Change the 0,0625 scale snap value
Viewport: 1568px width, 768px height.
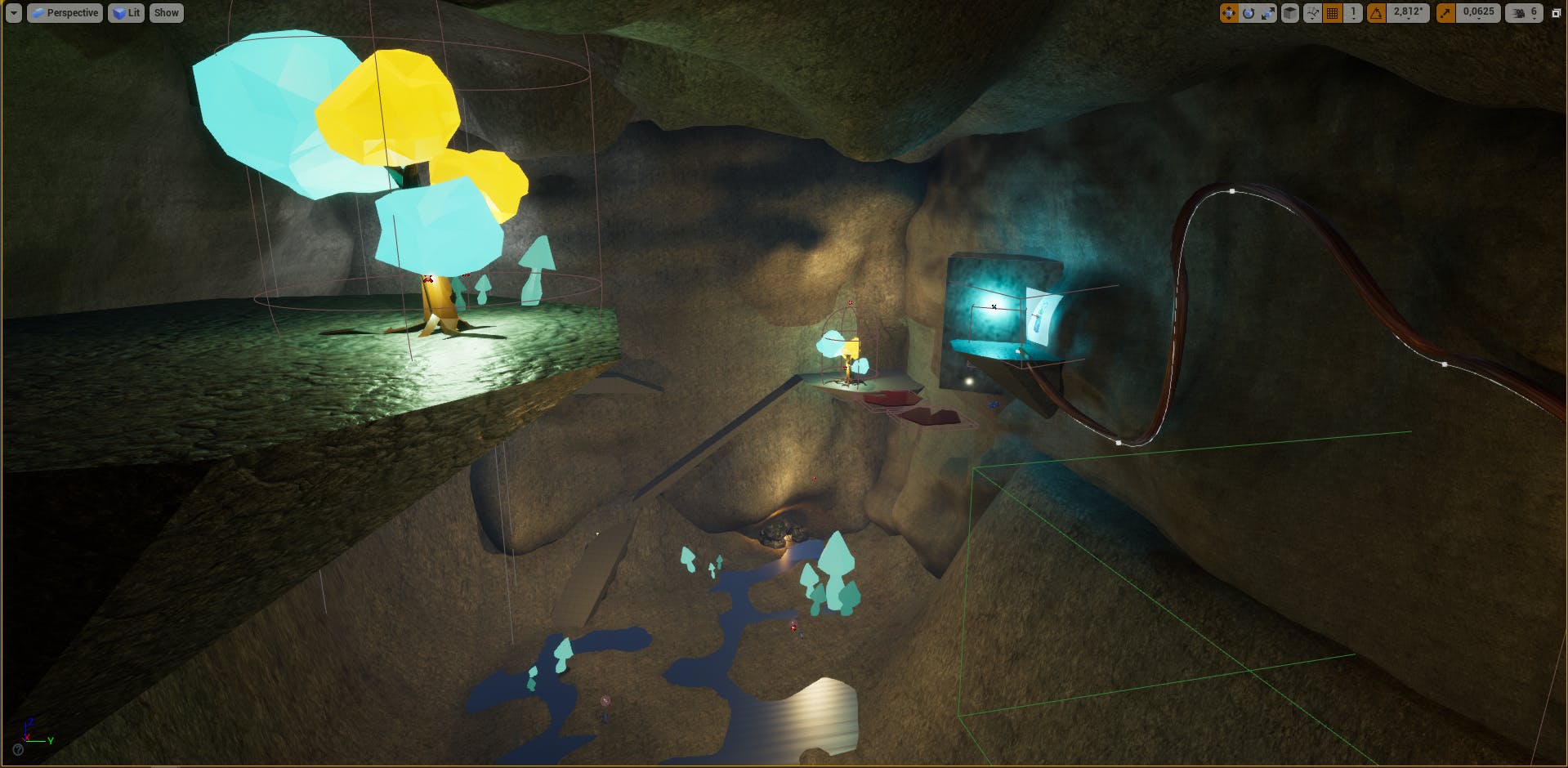[1478, 13]
